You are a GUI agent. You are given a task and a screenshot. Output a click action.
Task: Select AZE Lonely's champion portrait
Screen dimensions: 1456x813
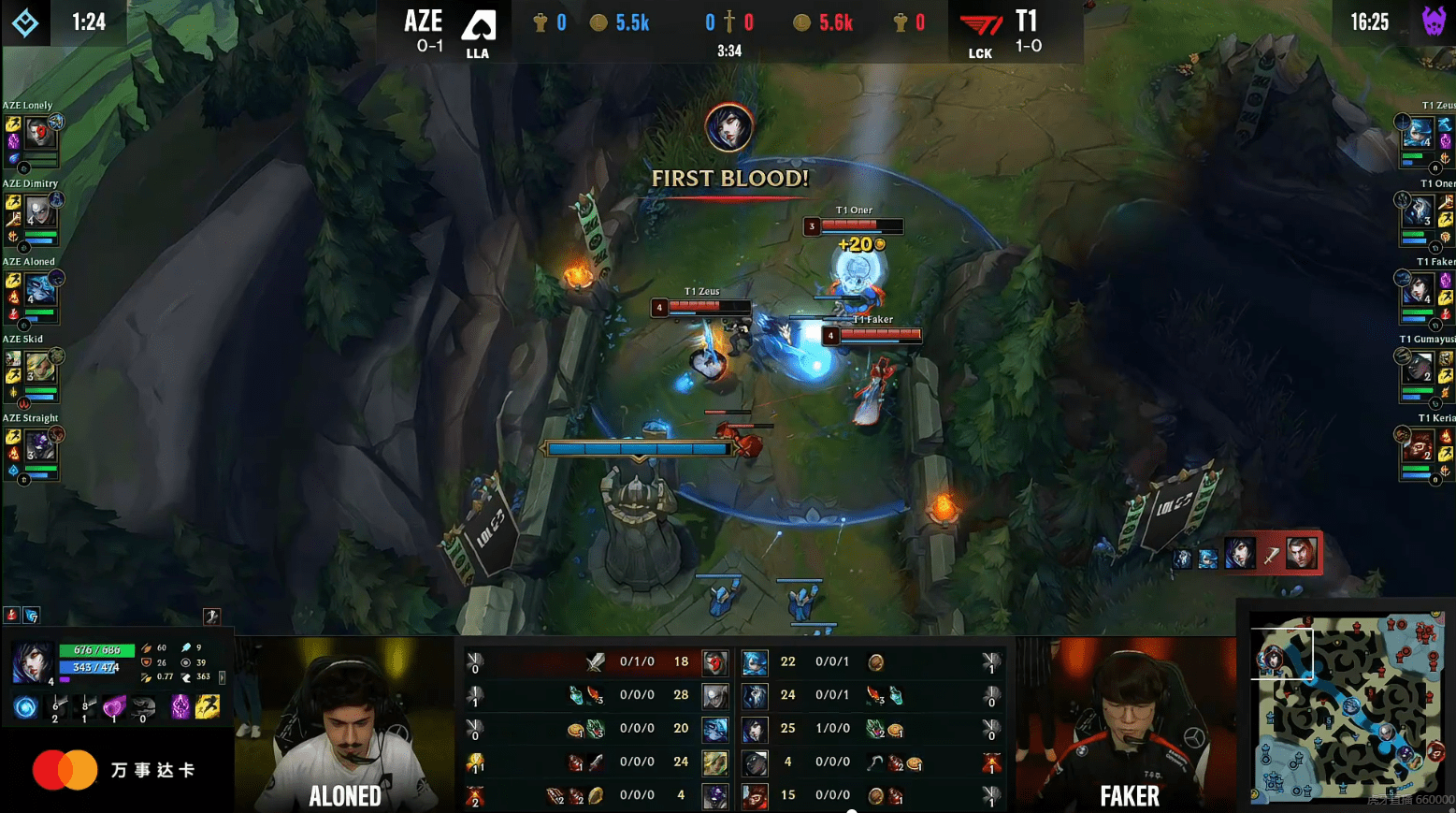38,133
